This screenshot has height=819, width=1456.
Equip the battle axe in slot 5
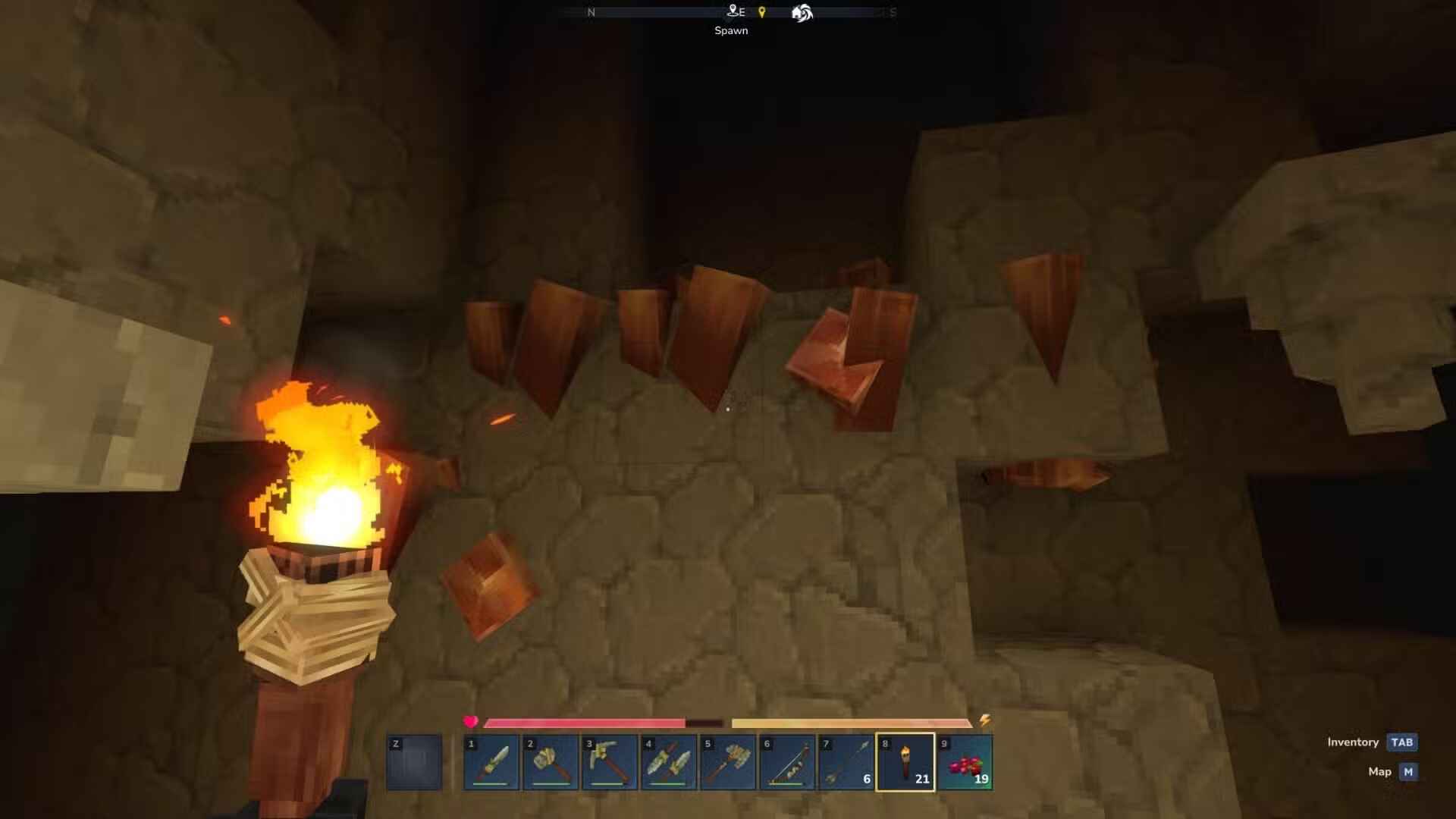click(726, 762)
